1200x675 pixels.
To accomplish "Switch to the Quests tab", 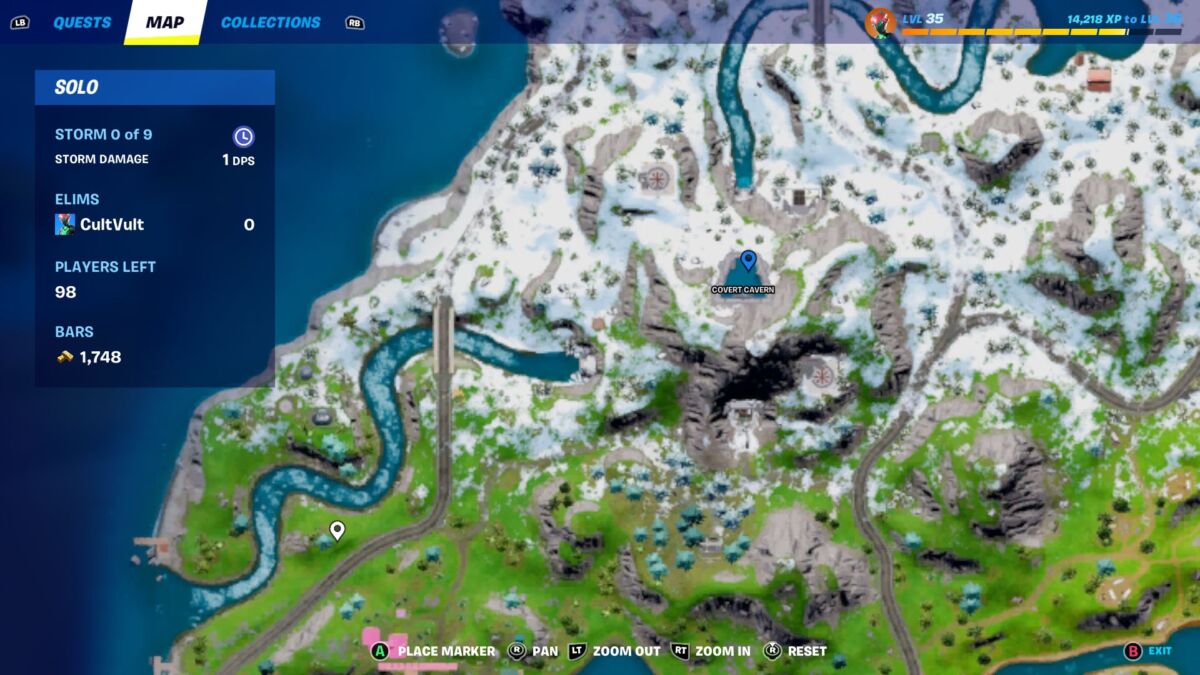I will pos(82,22).
